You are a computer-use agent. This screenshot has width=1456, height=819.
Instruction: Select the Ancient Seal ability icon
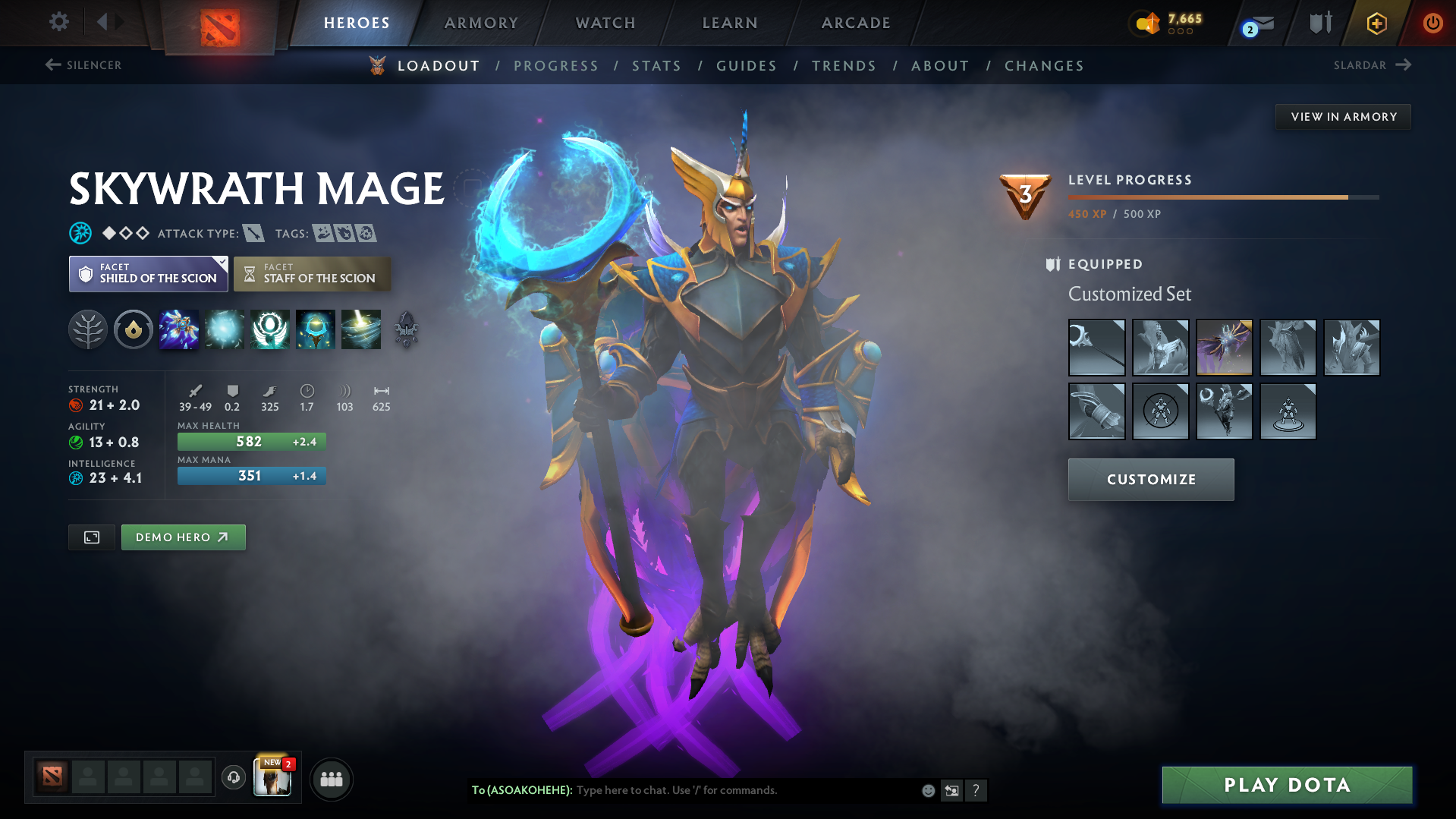tap(270, 329)
